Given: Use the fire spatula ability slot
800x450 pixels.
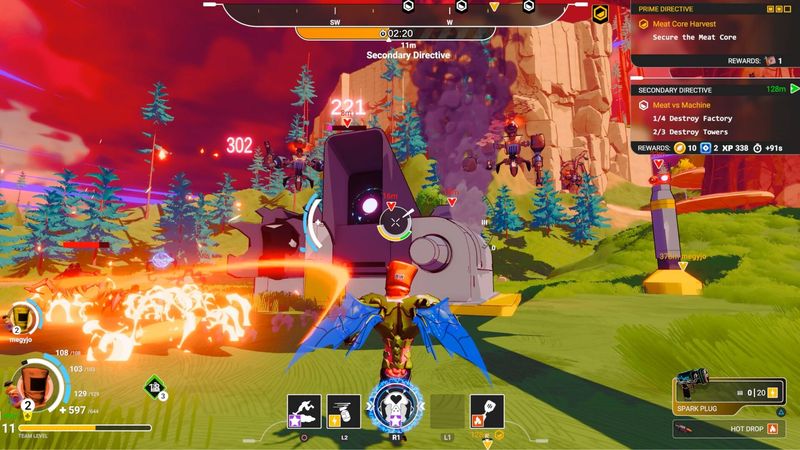Looking at the screenshot, I should coord(486,410).
